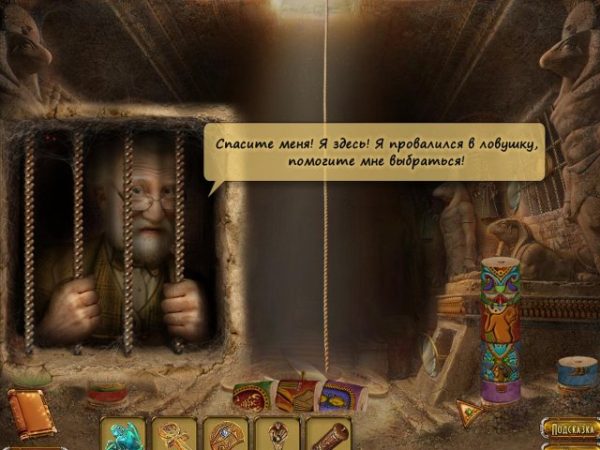
Task: Select the cobra scepter inventory item
Action: (x=277, y=435)
